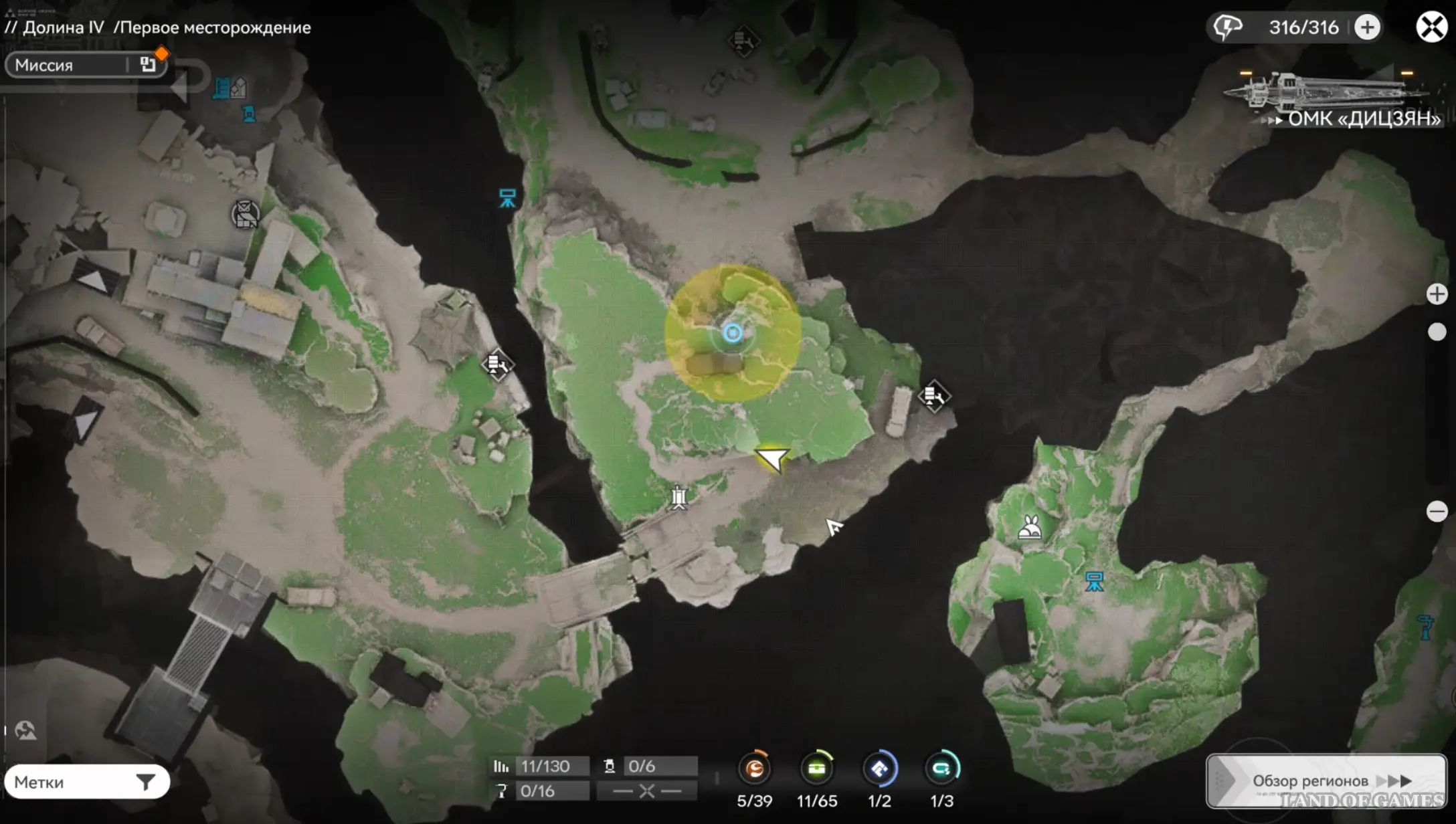The height and width of the screenshot is (824, 1456).
Task: Select the green chest counter showing 11/65
Action: click(816, 769)
